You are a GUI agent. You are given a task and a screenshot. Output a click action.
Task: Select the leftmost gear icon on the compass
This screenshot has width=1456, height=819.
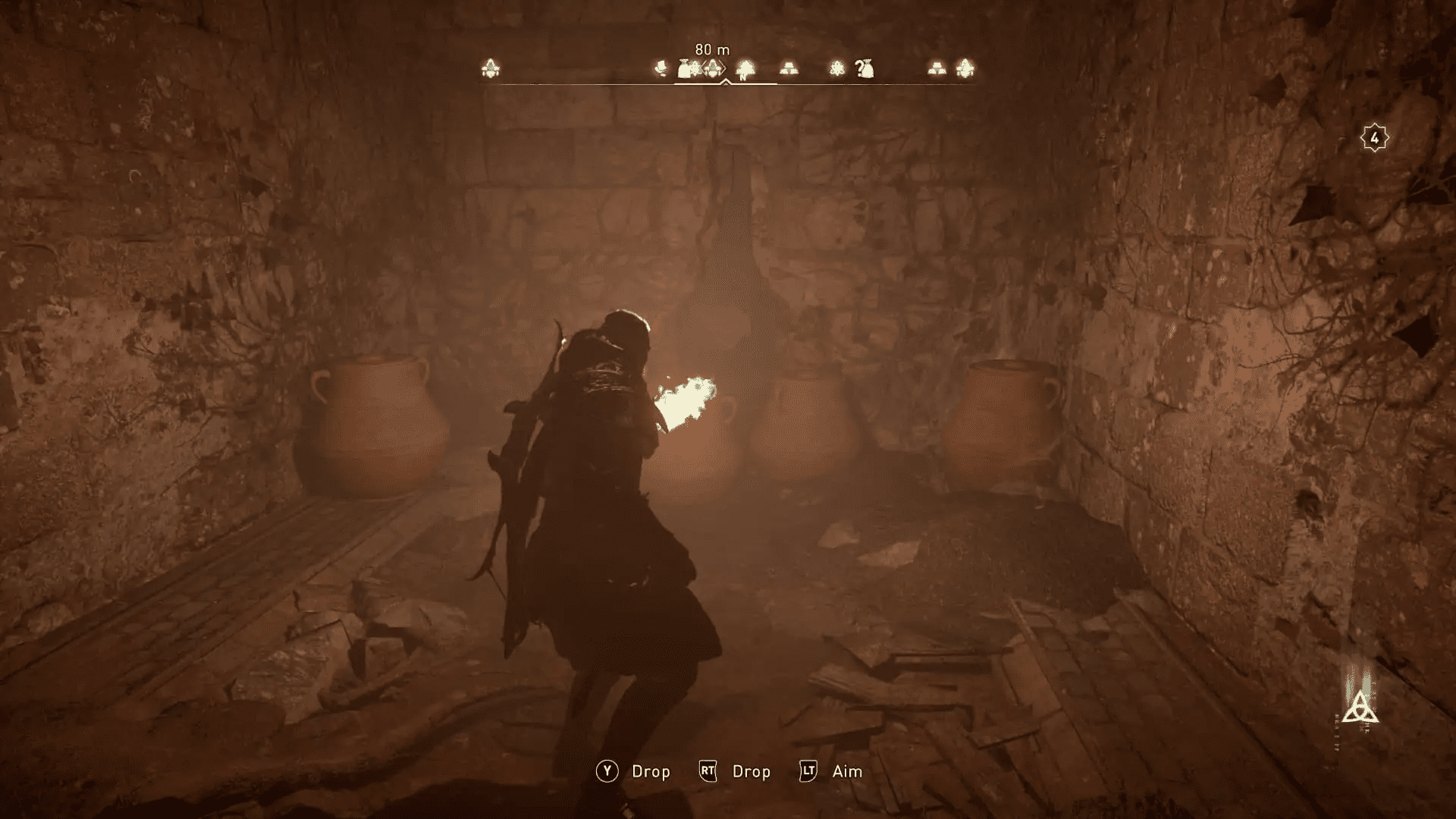[x=489, y=68]
